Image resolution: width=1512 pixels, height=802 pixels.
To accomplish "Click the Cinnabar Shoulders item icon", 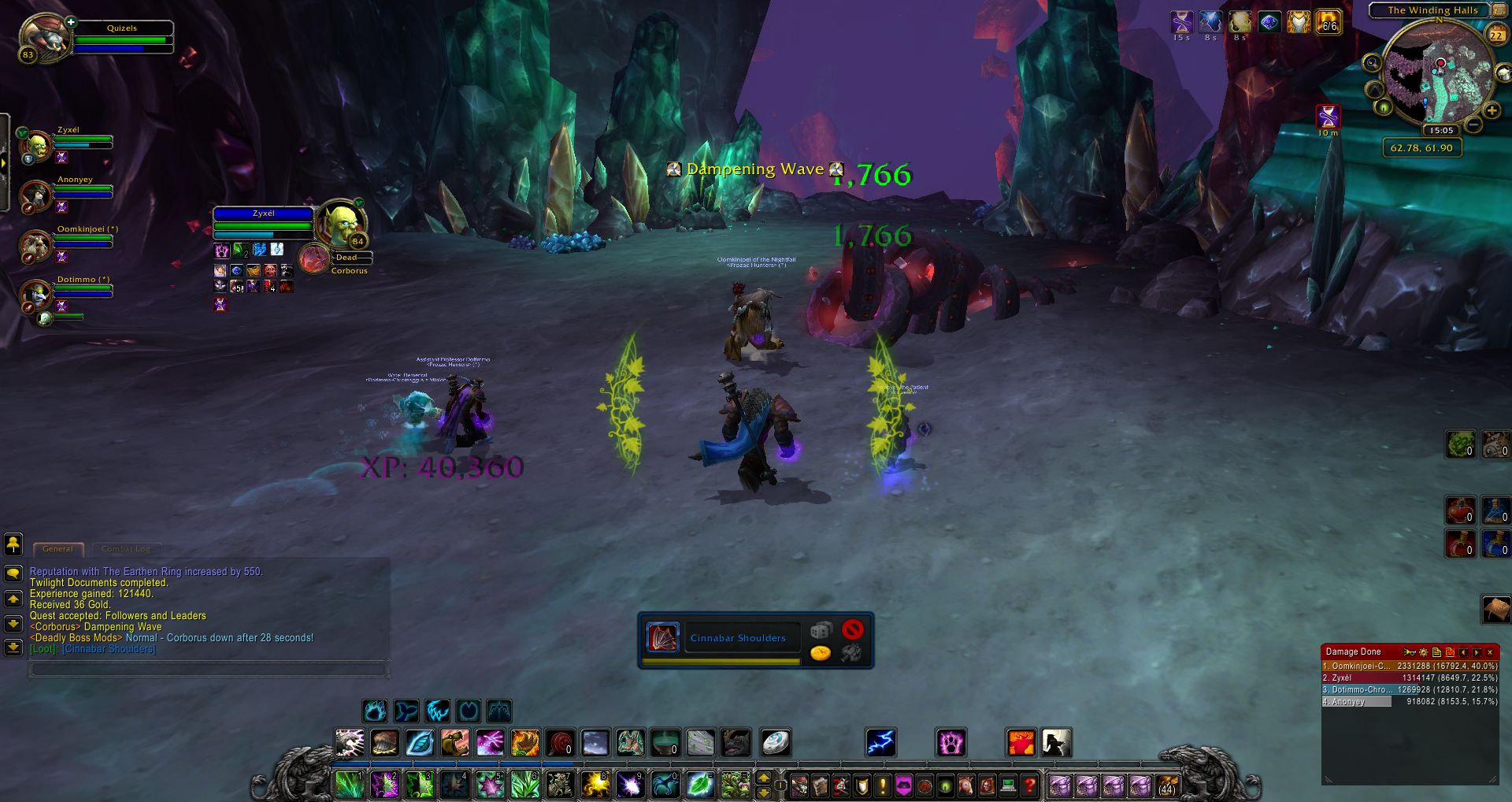I will pyautogui.click(x=662, y=637).
